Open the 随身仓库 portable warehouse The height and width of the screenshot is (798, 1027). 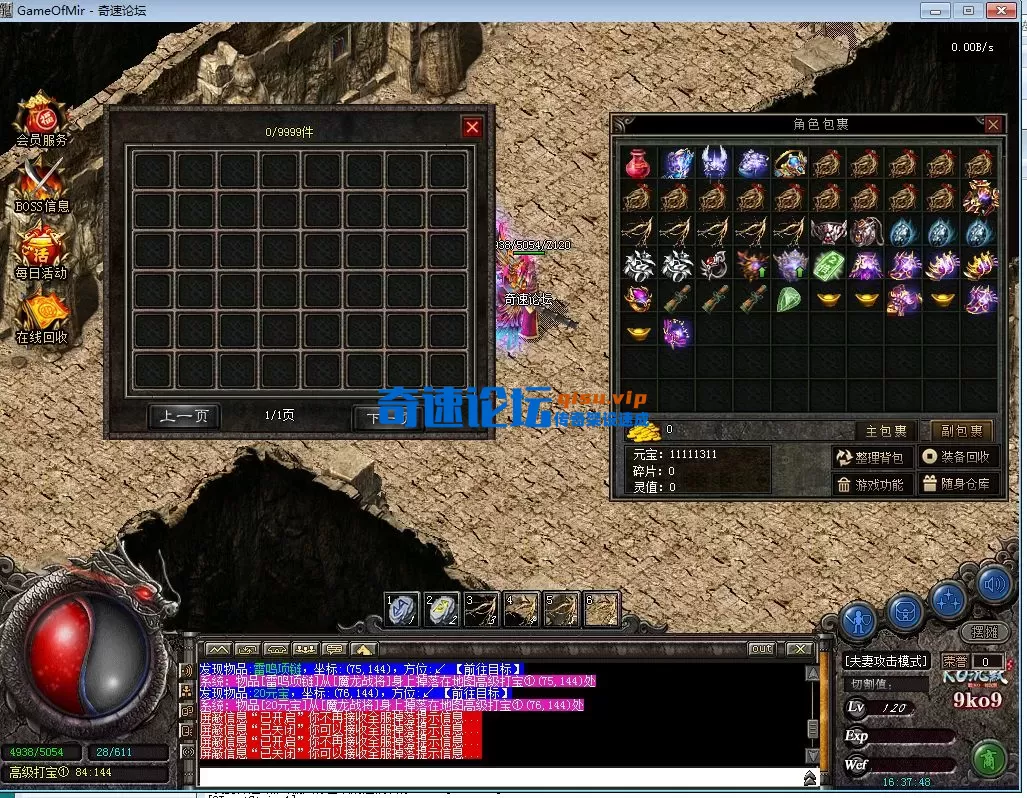(x=958, y=484)
